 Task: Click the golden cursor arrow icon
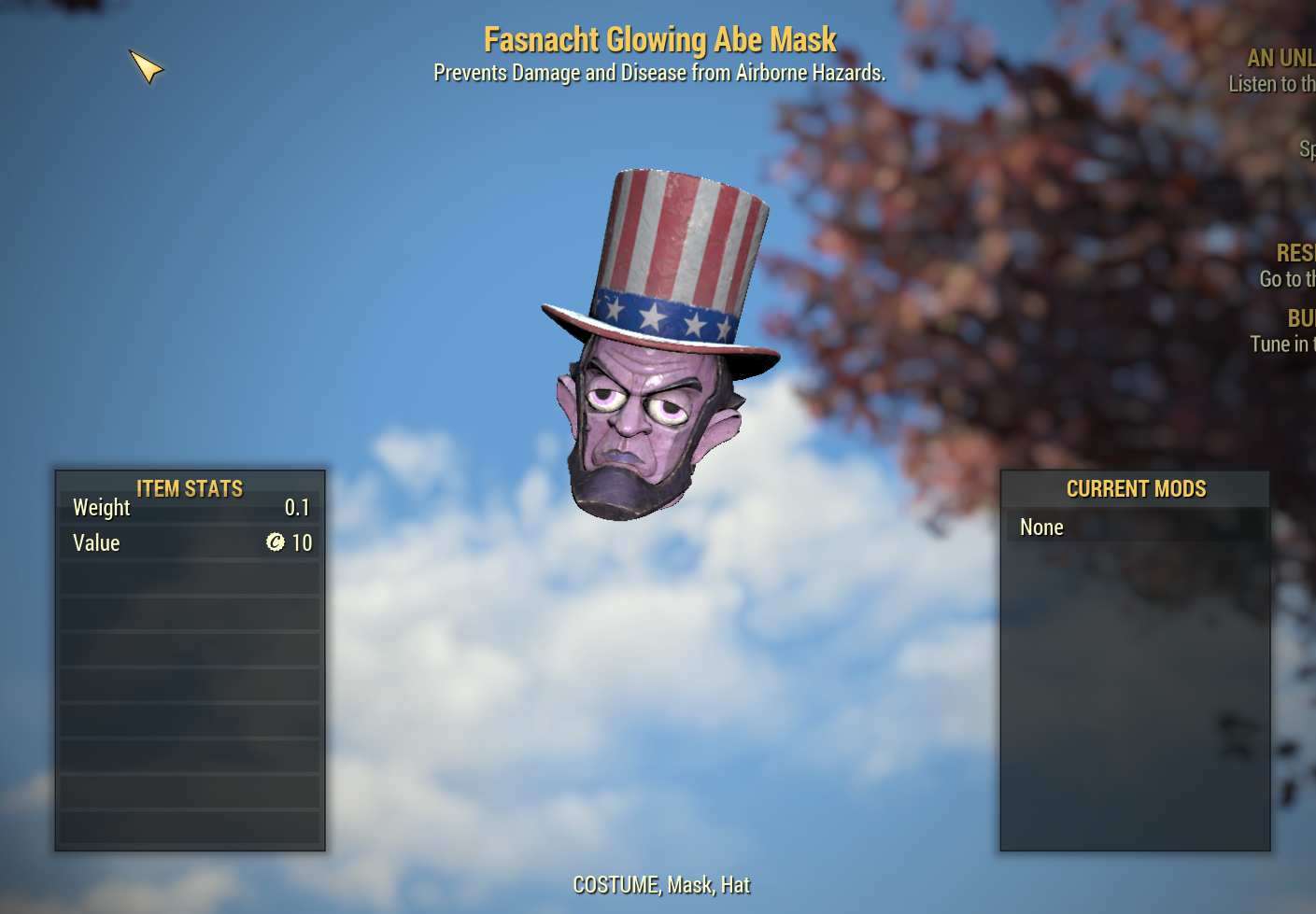tap(148, 68)
